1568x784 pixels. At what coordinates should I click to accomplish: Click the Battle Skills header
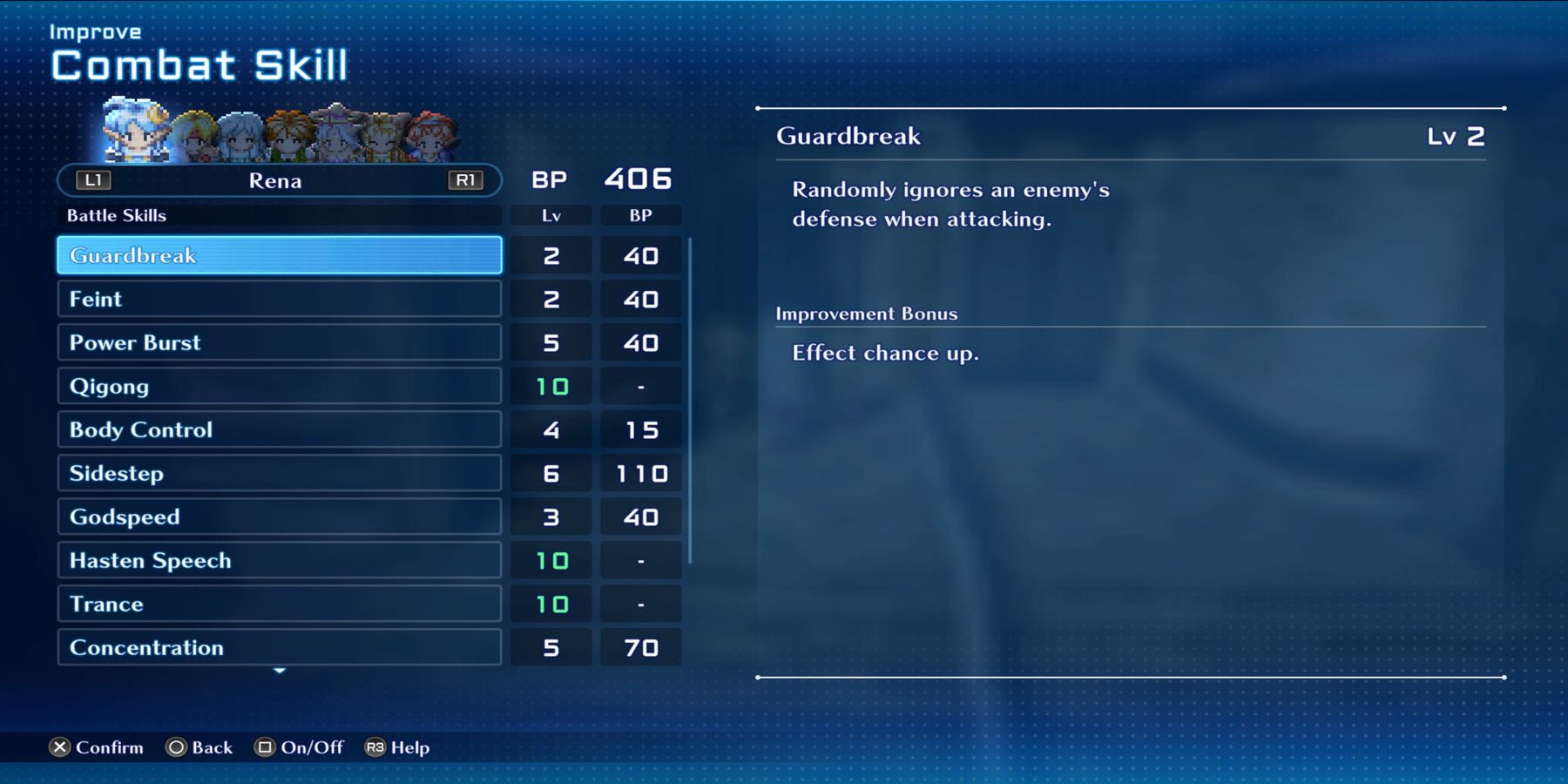pos(116,215)
